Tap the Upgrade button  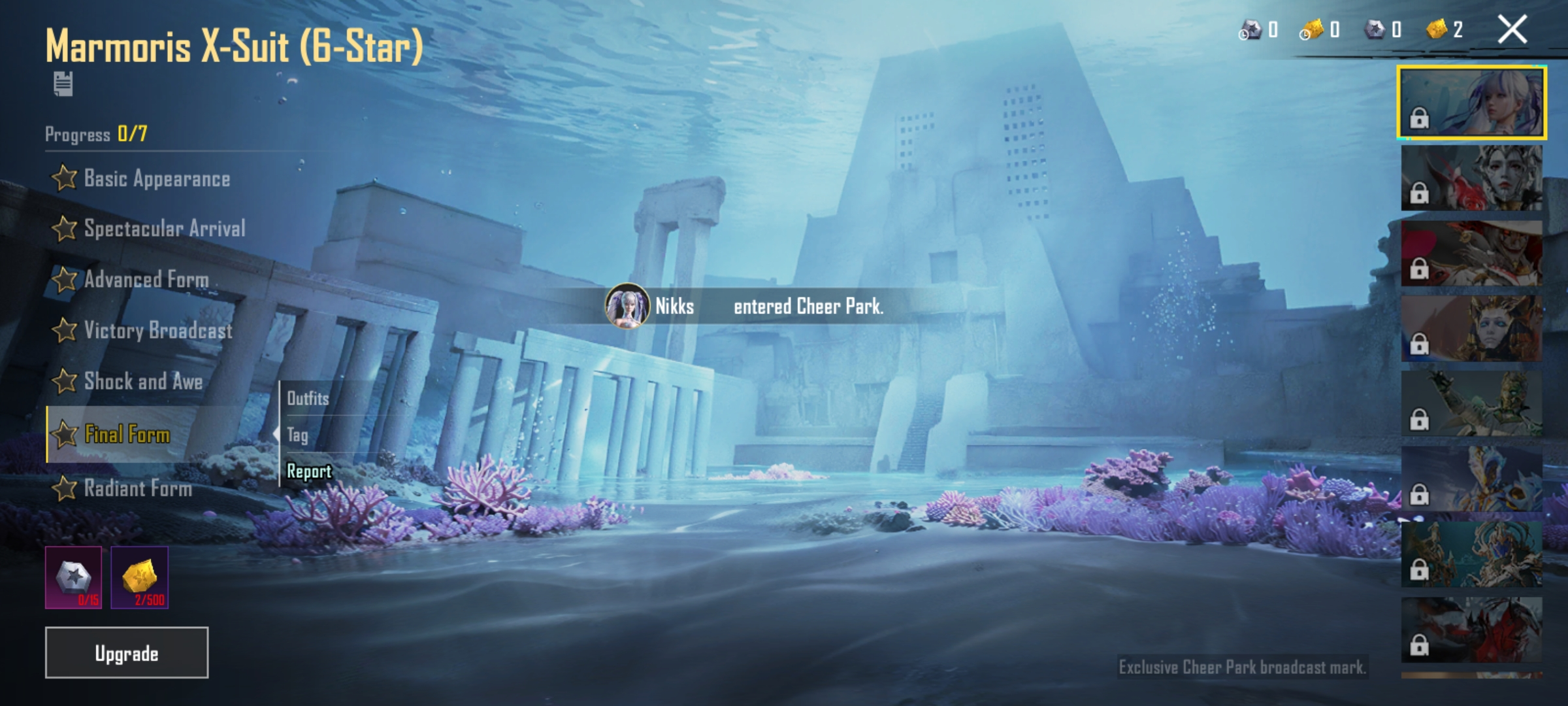pyautogui.click(x=127, y=653)
